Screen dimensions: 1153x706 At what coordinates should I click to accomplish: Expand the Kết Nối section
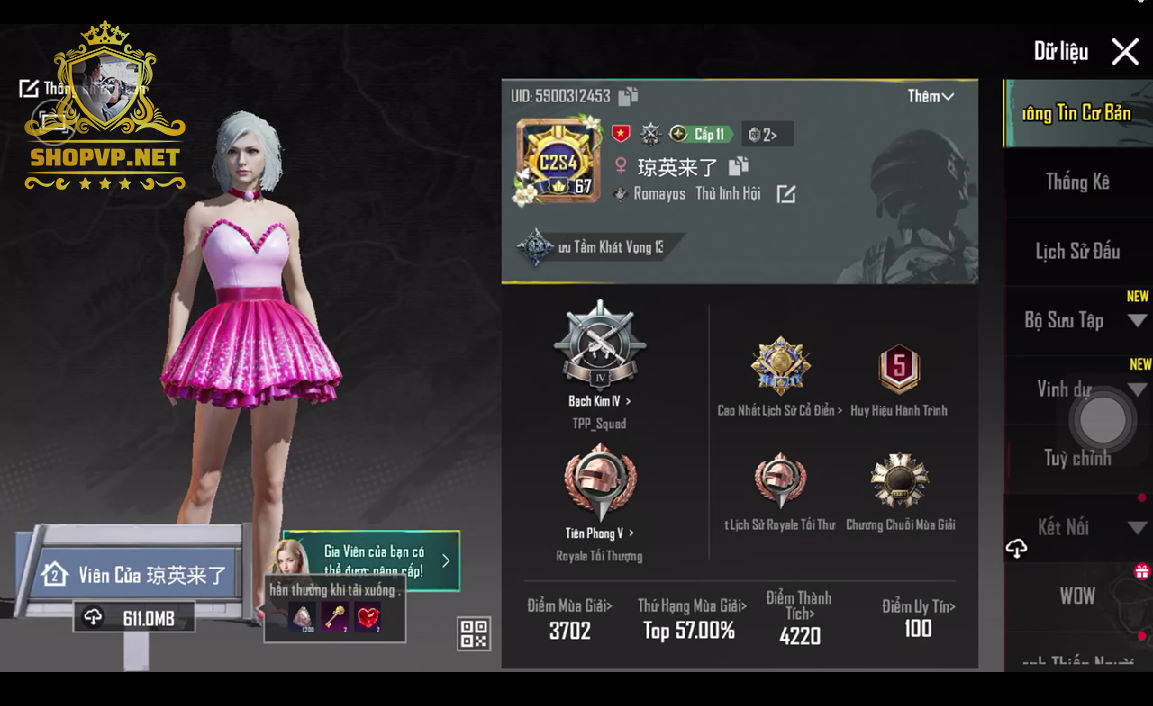click(1137, 527)
